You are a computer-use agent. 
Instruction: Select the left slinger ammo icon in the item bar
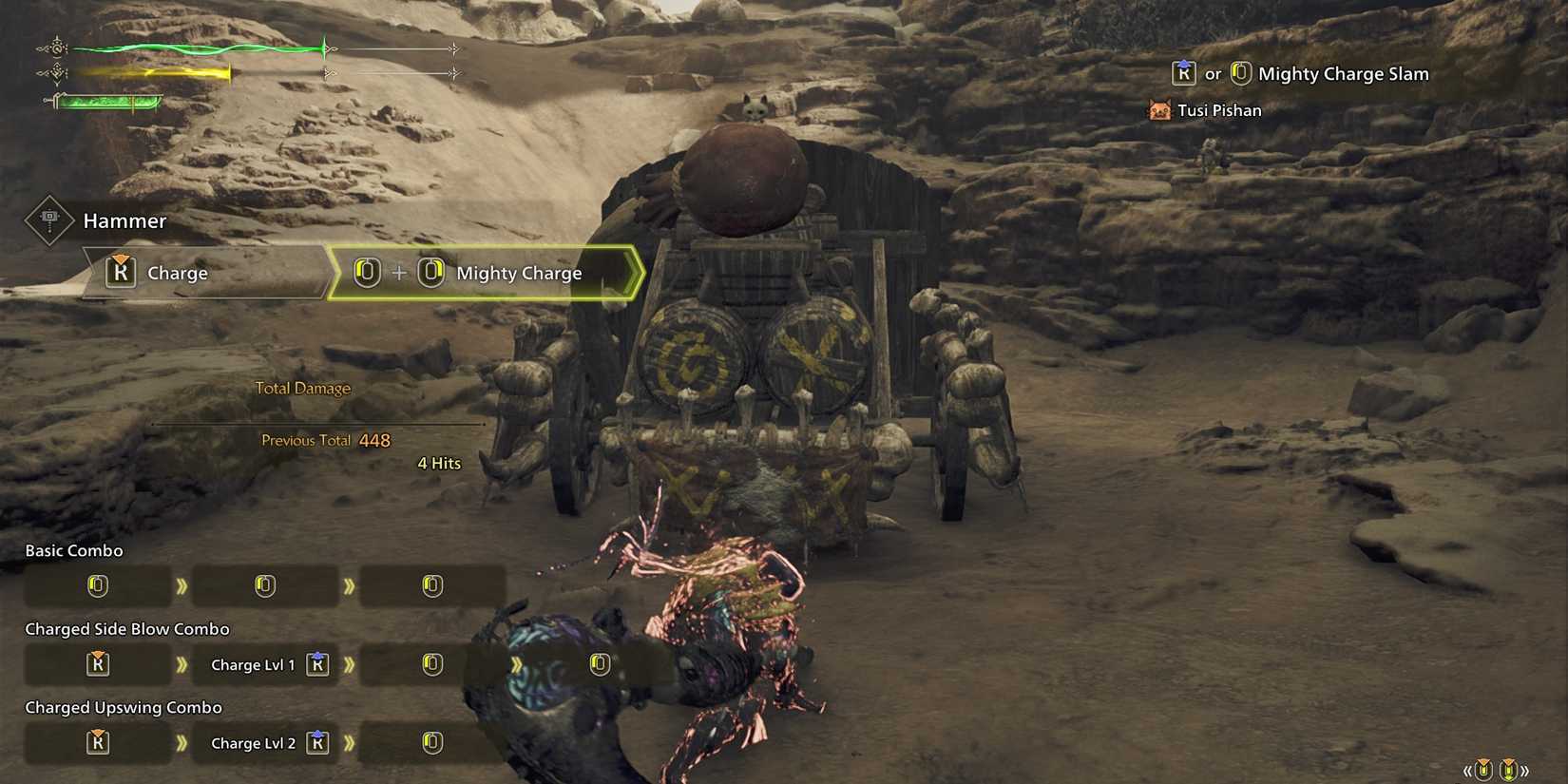pos(1483,769)
